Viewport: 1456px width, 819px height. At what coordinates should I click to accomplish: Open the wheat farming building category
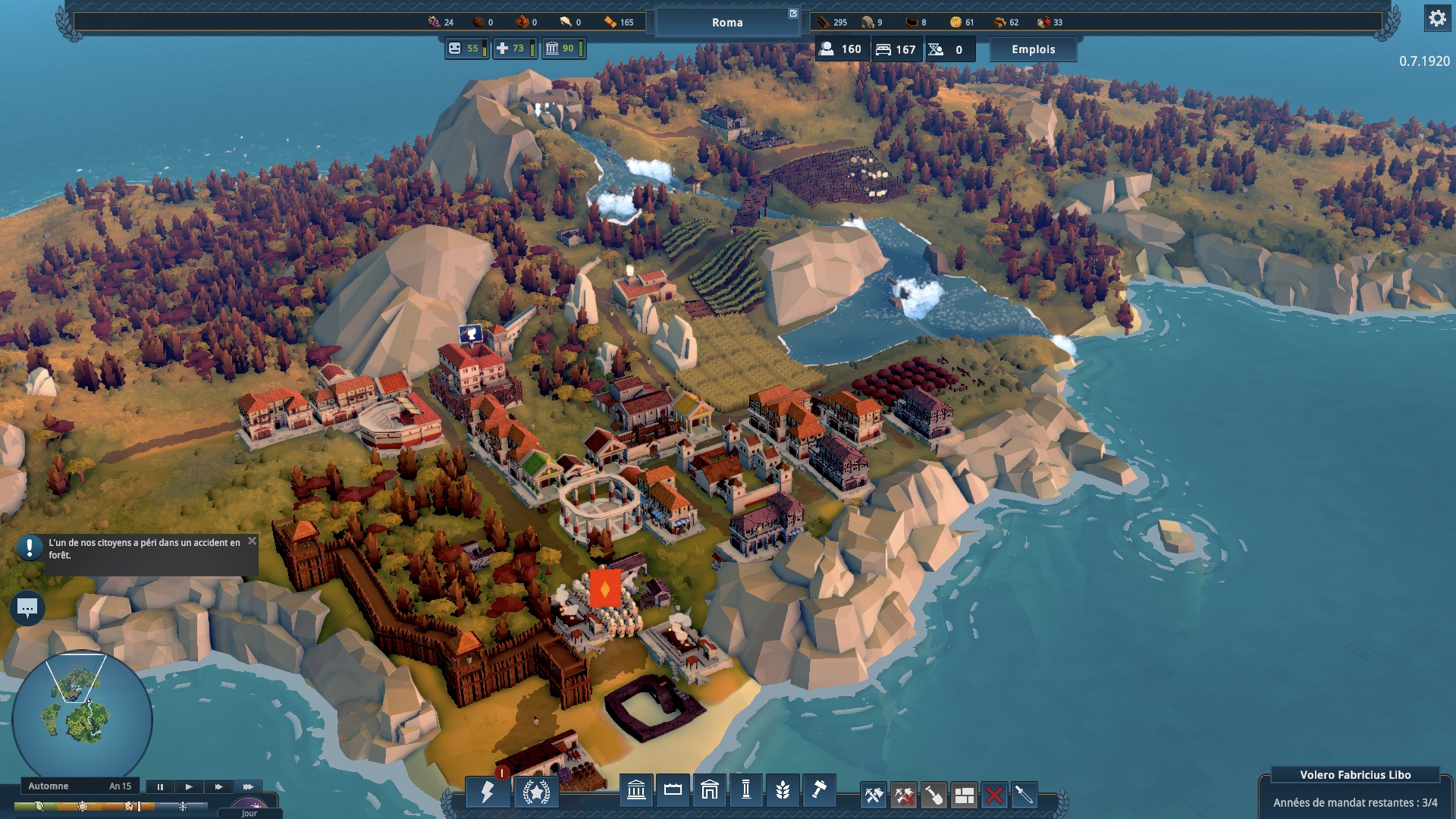[x=783, y=791]
